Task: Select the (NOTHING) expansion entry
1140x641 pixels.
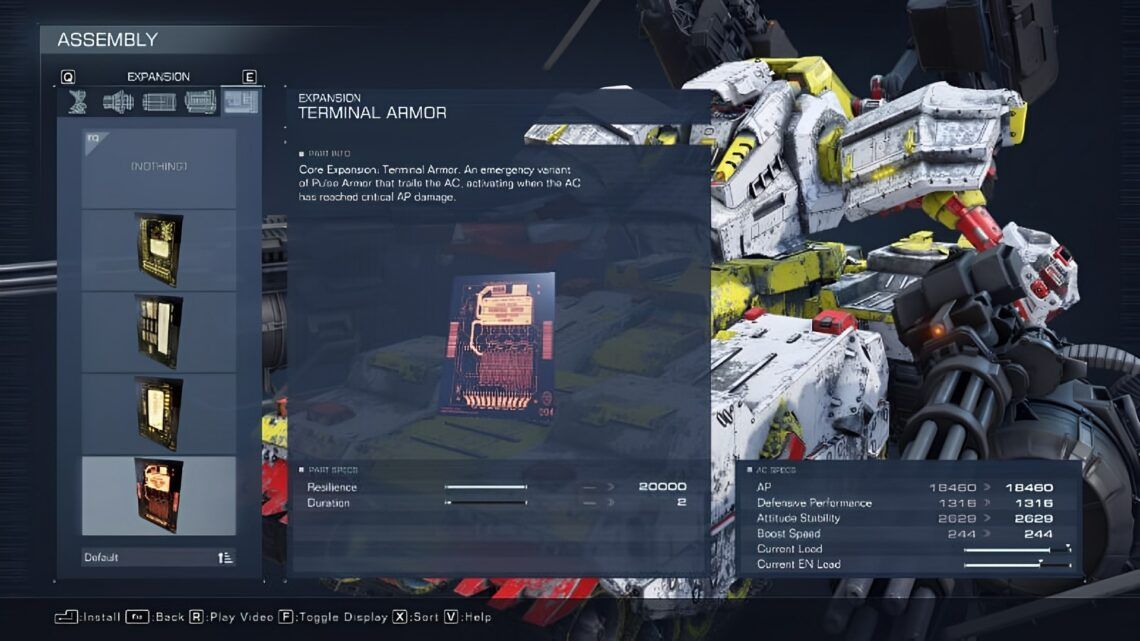Action: click(159, 167)
